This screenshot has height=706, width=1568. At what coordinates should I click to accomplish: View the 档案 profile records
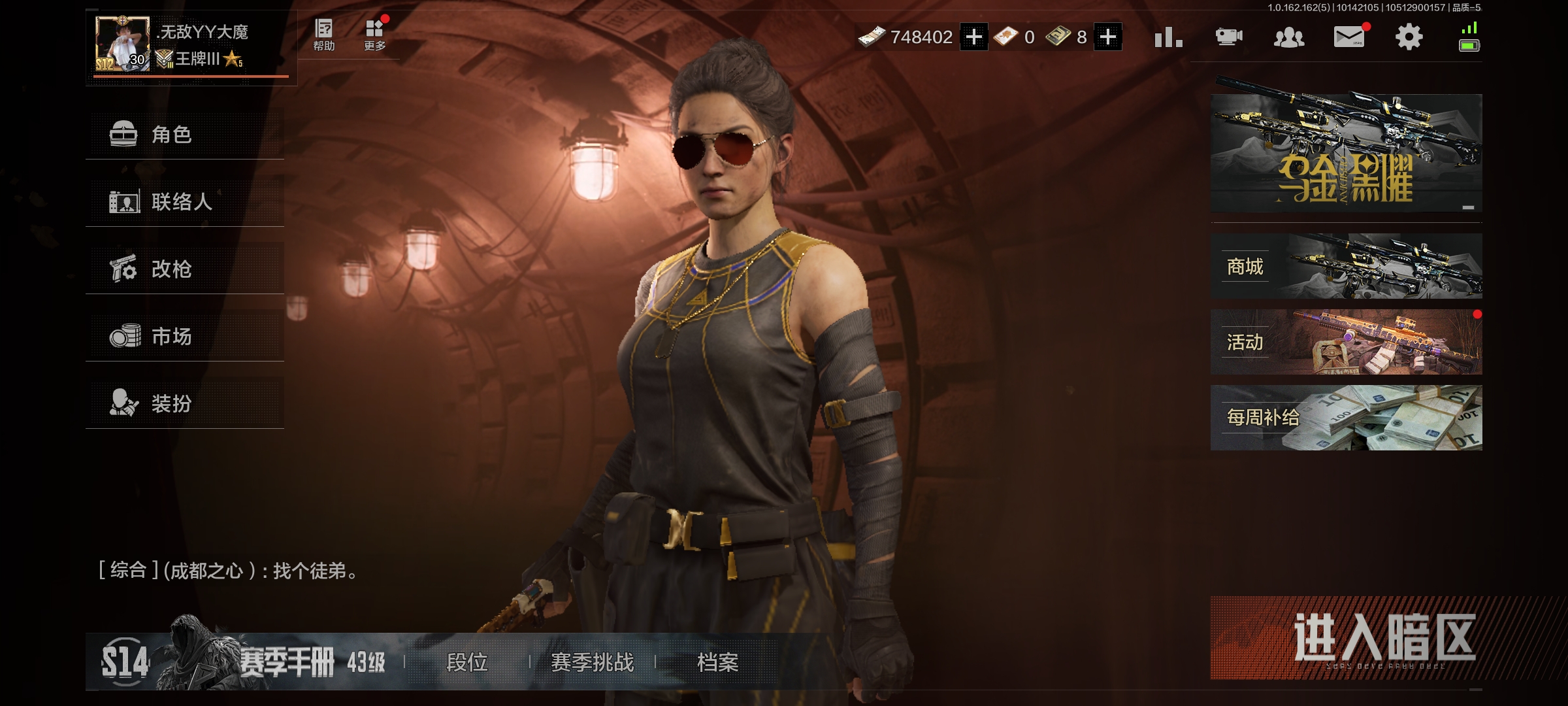[x=717, y=662]
